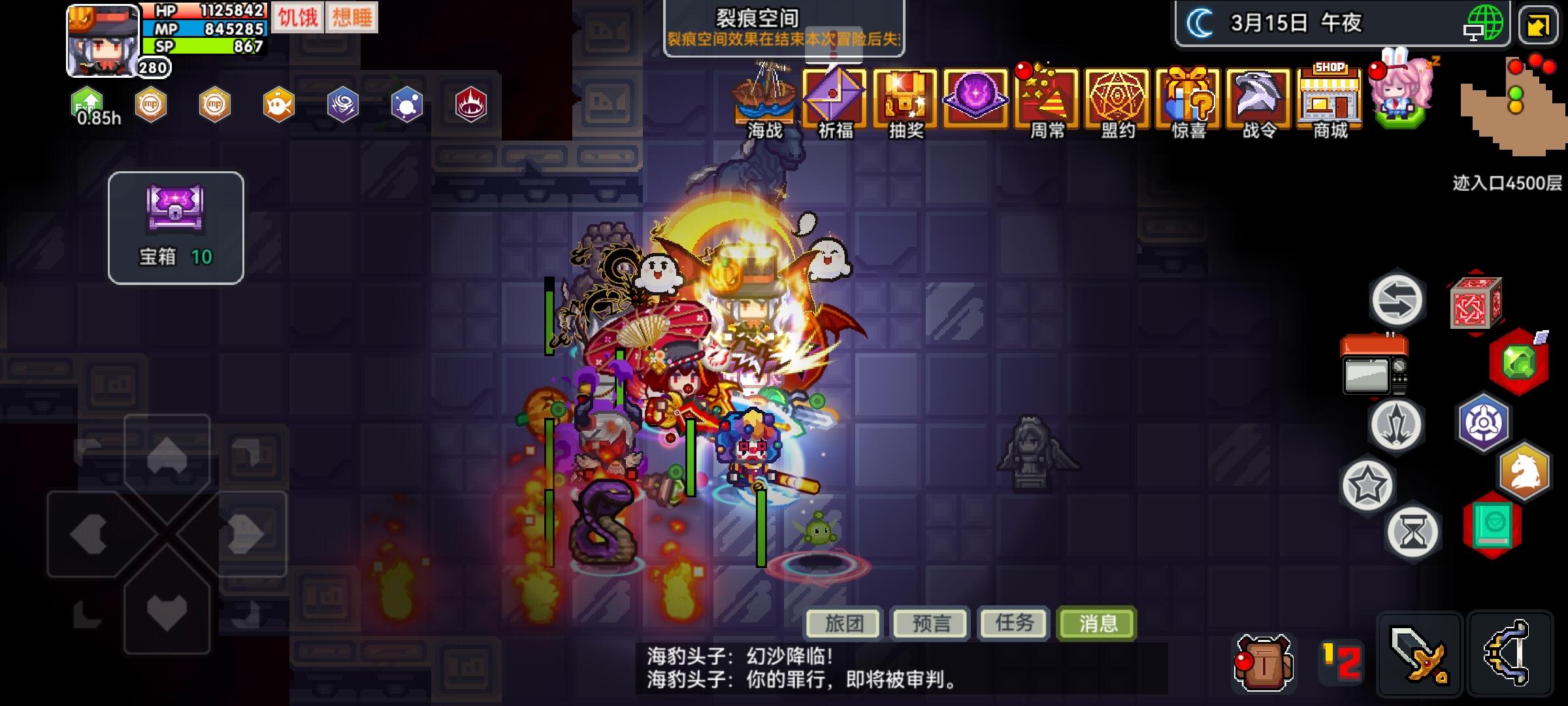This screenshot has height=706, width=1568.
Task: Open the 宝箱 treasure chest panel
Action: click(175, 222)
